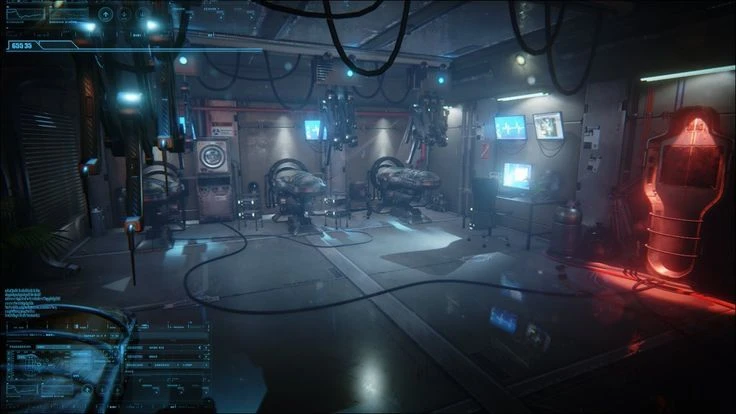Screen dimensions: 736x414
Task: Click the circular up-arrow icon in the top HUD
Action: pyautogui.click(x=105, y=14)
